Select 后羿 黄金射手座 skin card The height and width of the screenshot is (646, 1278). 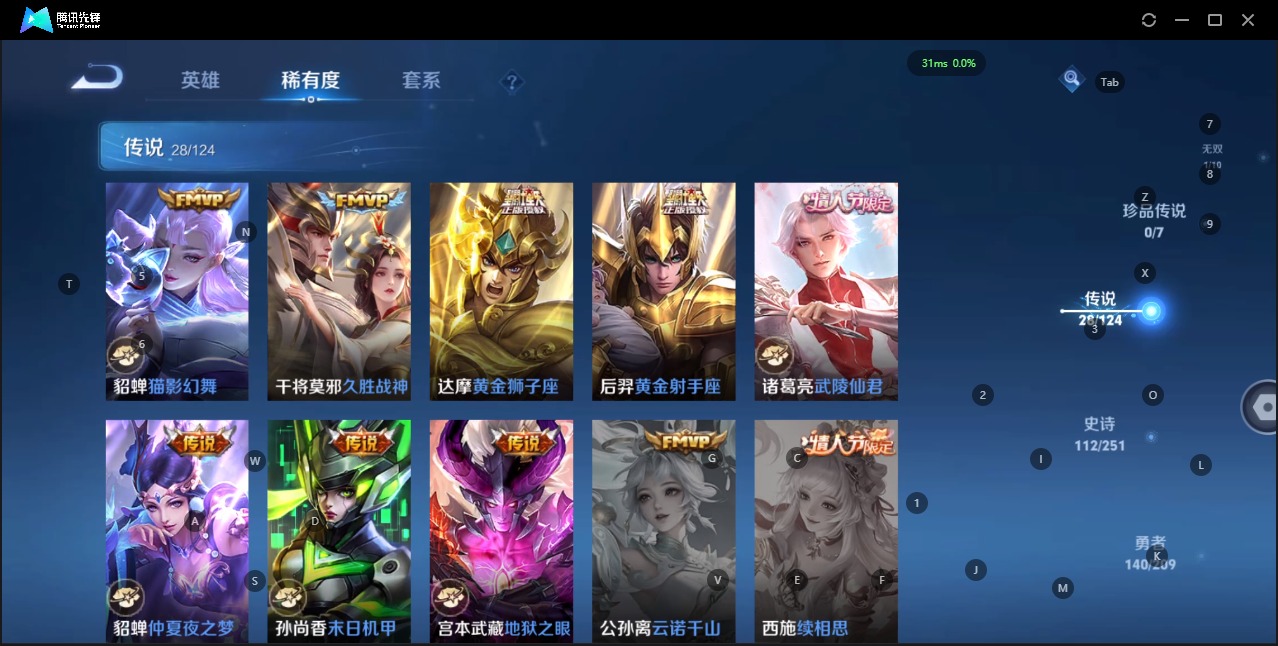[663, 291]
